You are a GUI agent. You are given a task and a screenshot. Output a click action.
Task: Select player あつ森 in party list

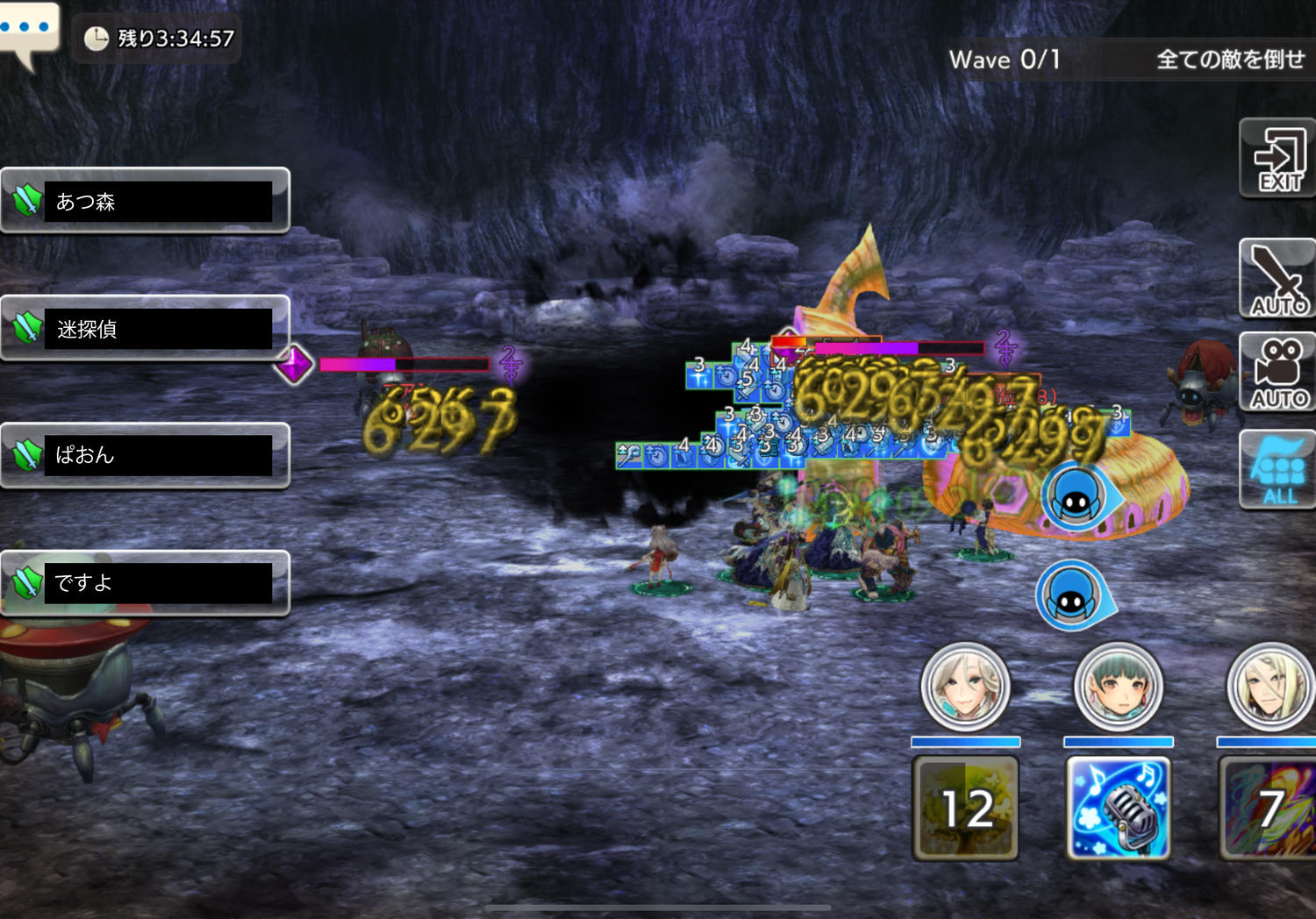[x=146, y=201]
